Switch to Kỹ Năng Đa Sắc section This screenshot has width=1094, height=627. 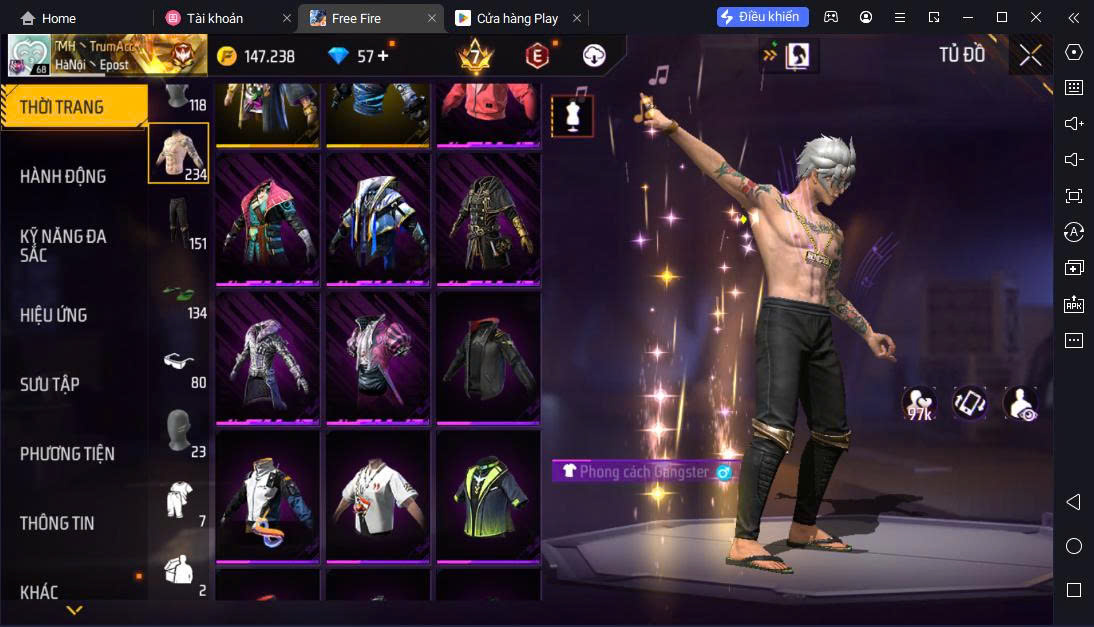click(63, 245)
